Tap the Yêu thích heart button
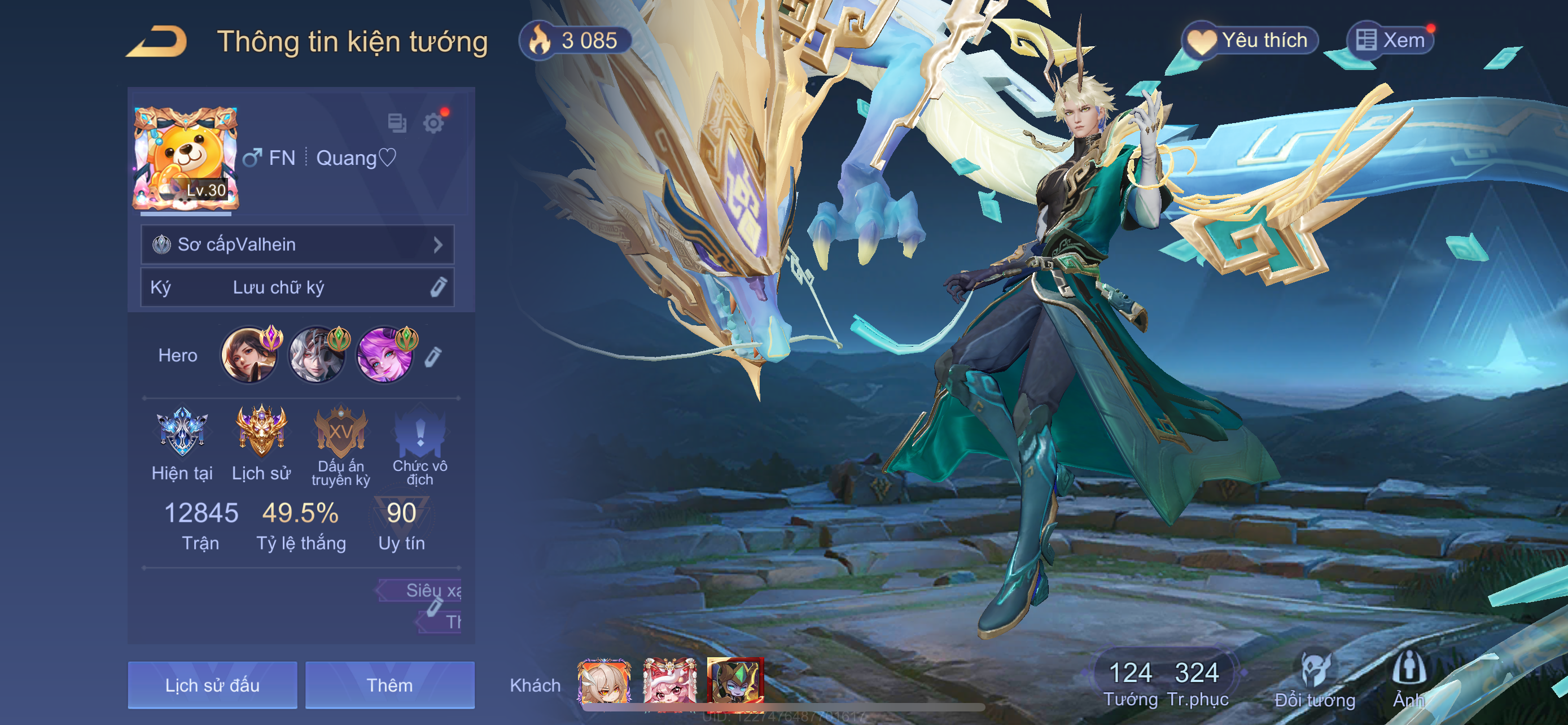The image size is (1568, 725). click(x=1250, y=41)
